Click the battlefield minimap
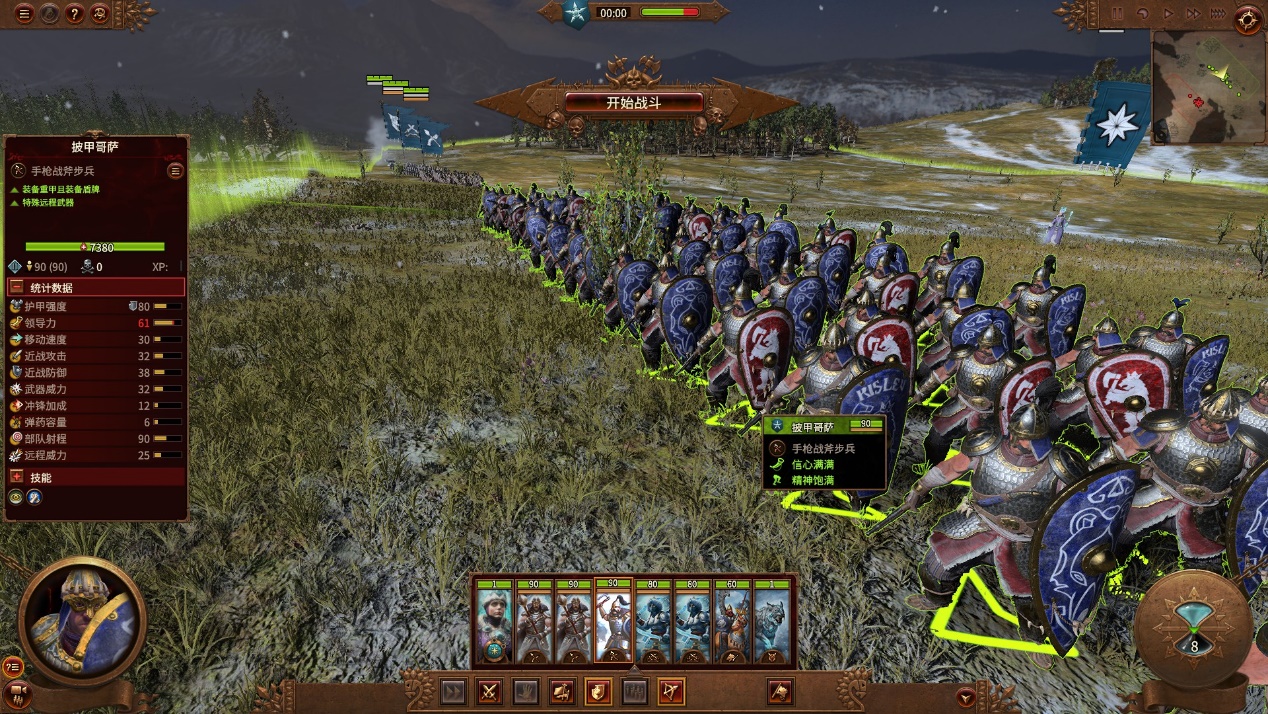This screenshot has width=1268, height=714. (x=1208, y=87)
